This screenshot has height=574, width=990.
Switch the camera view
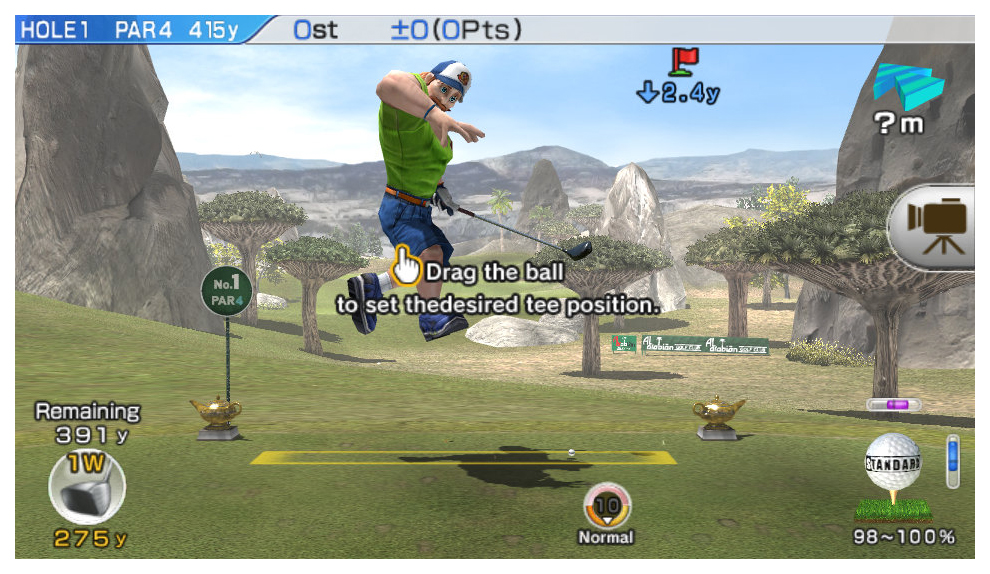click(937, 224)
